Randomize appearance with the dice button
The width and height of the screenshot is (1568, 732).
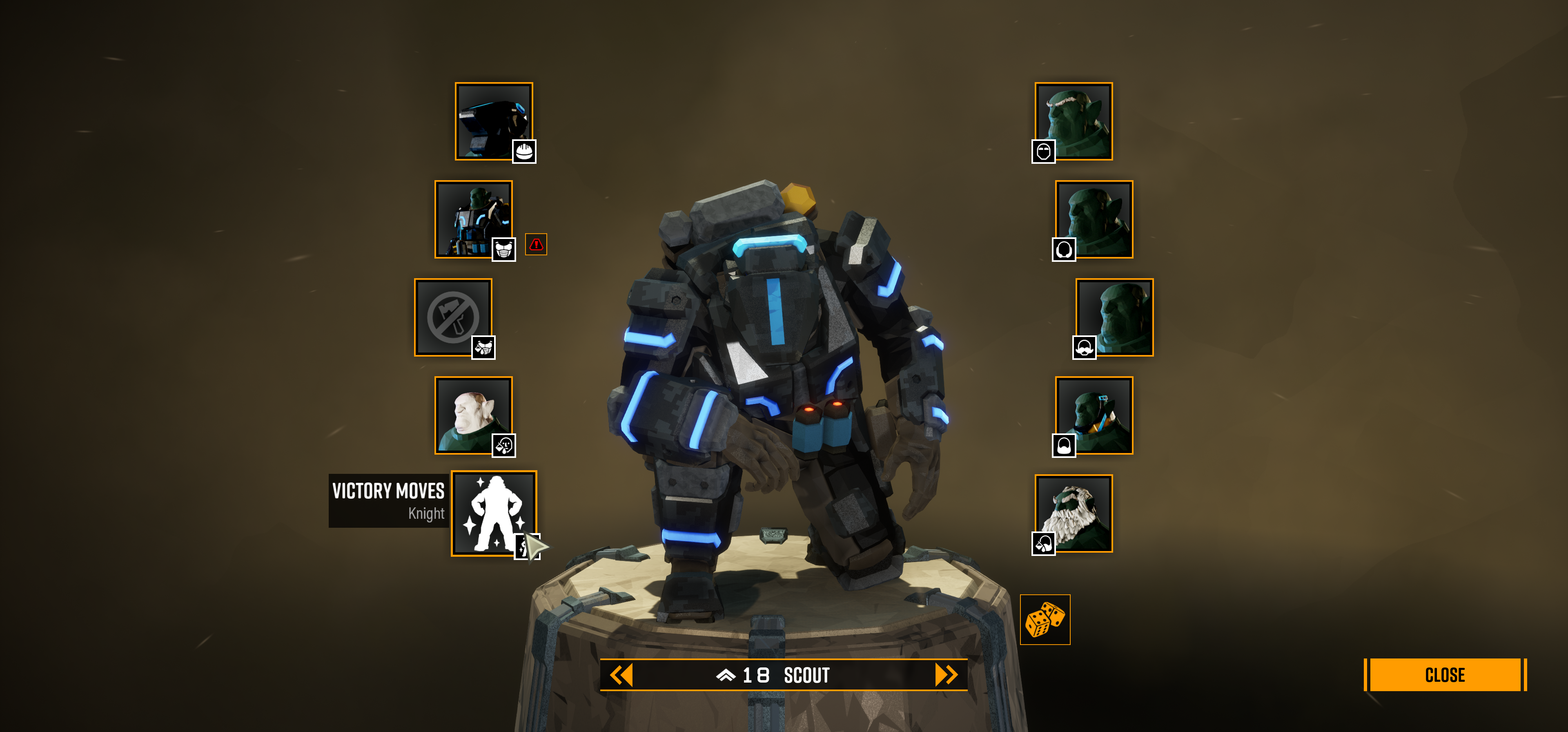click(x=1045, y=619)
